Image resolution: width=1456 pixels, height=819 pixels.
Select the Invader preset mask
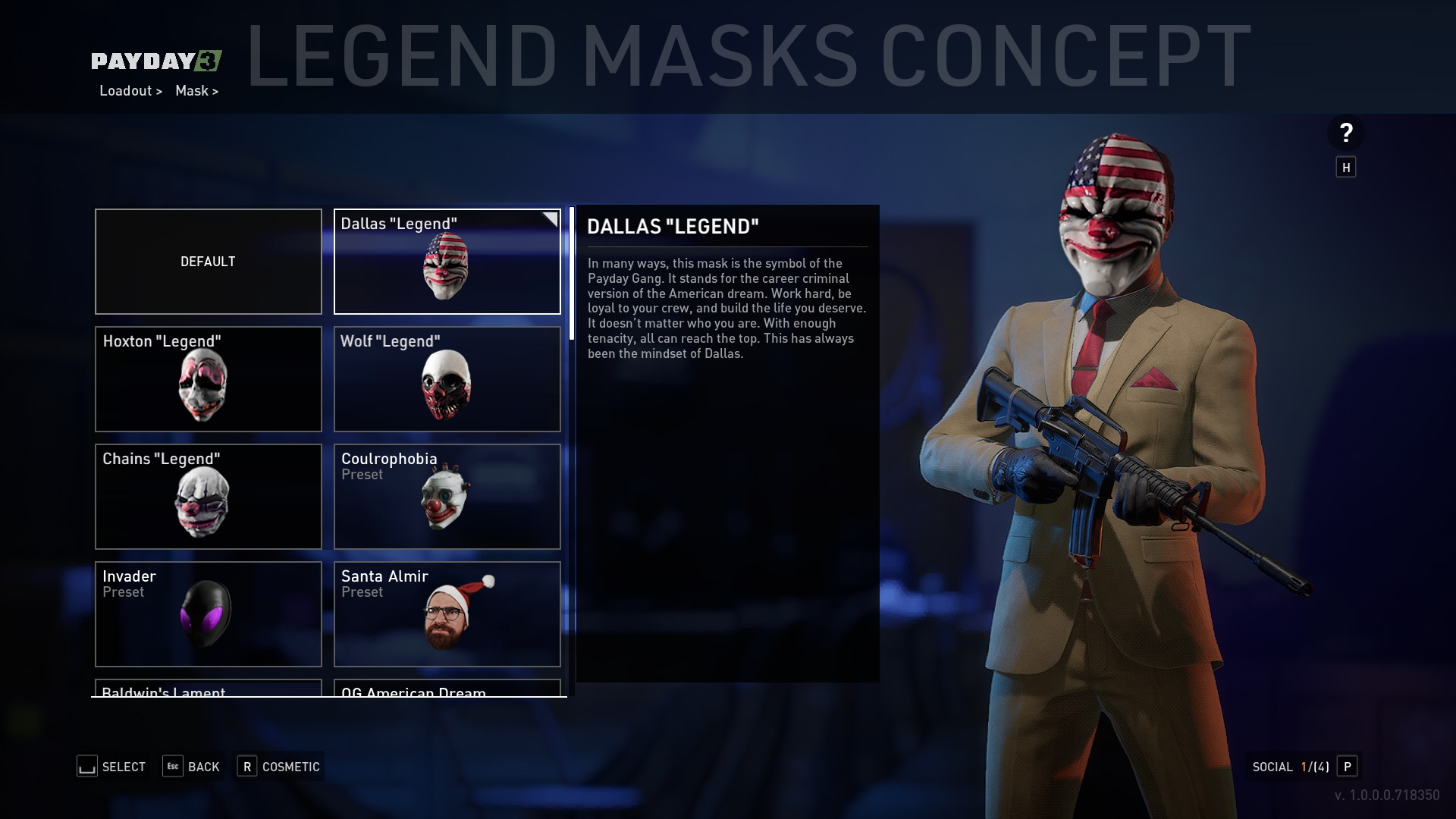pos(208,614)
